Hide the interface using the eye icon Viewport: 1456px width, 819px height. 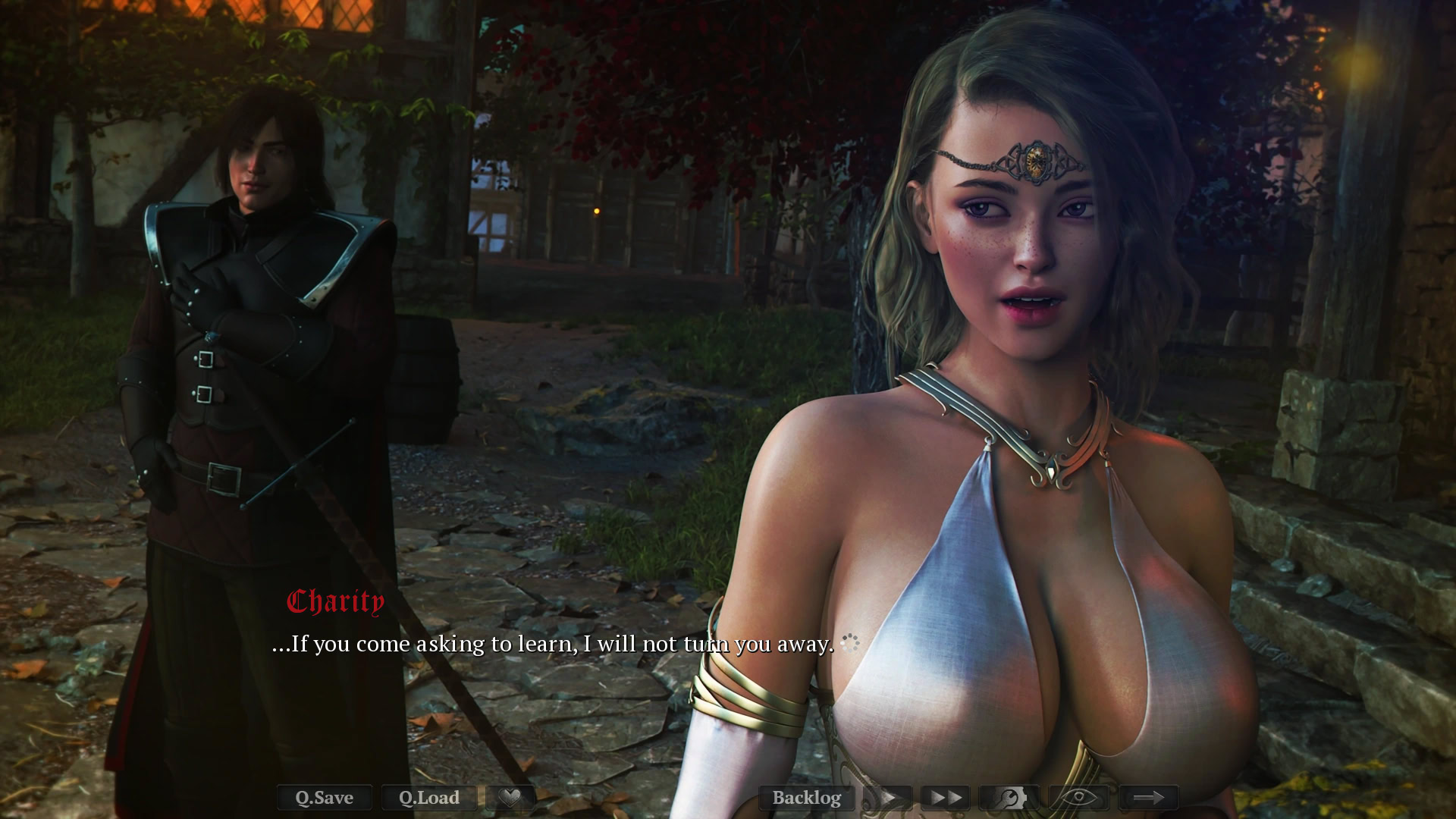tap(1078, 798)
